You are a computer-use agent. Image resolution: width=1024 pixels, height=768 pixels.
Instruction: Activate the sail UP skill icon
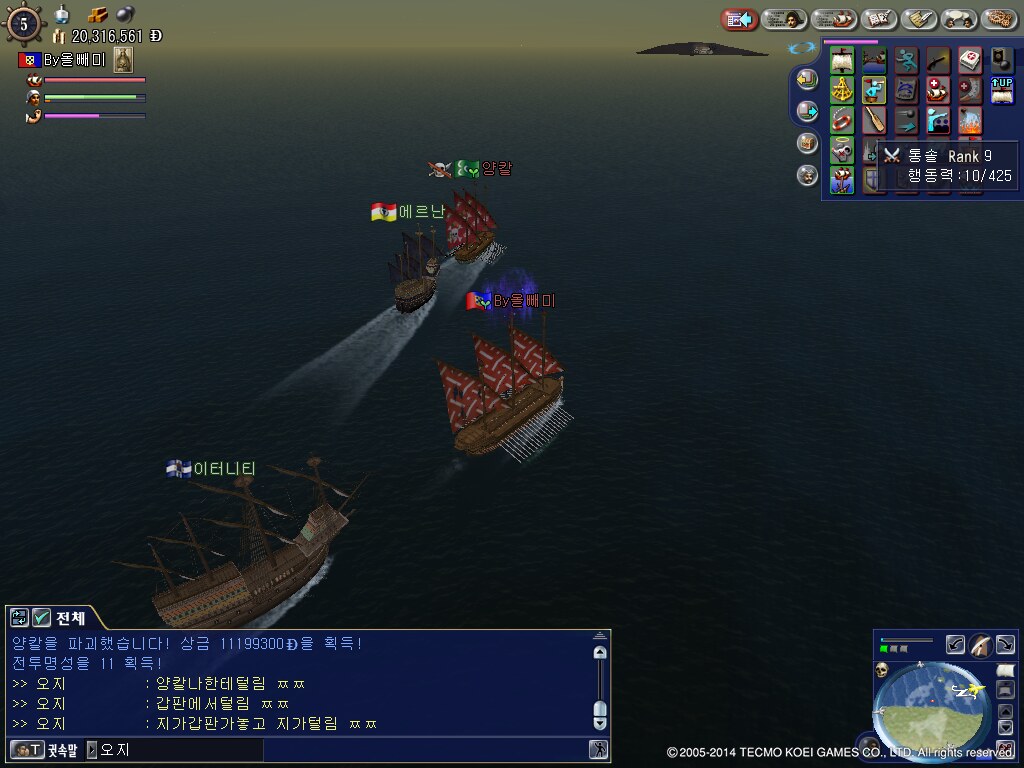[x=1002, y=91]
